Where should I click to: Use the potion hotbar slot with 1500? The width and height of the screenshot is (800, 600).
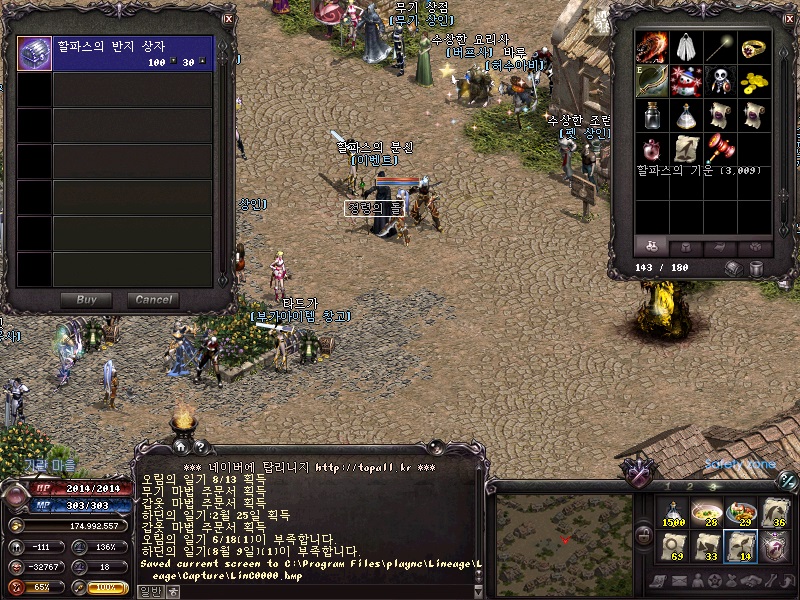(672, 512)
